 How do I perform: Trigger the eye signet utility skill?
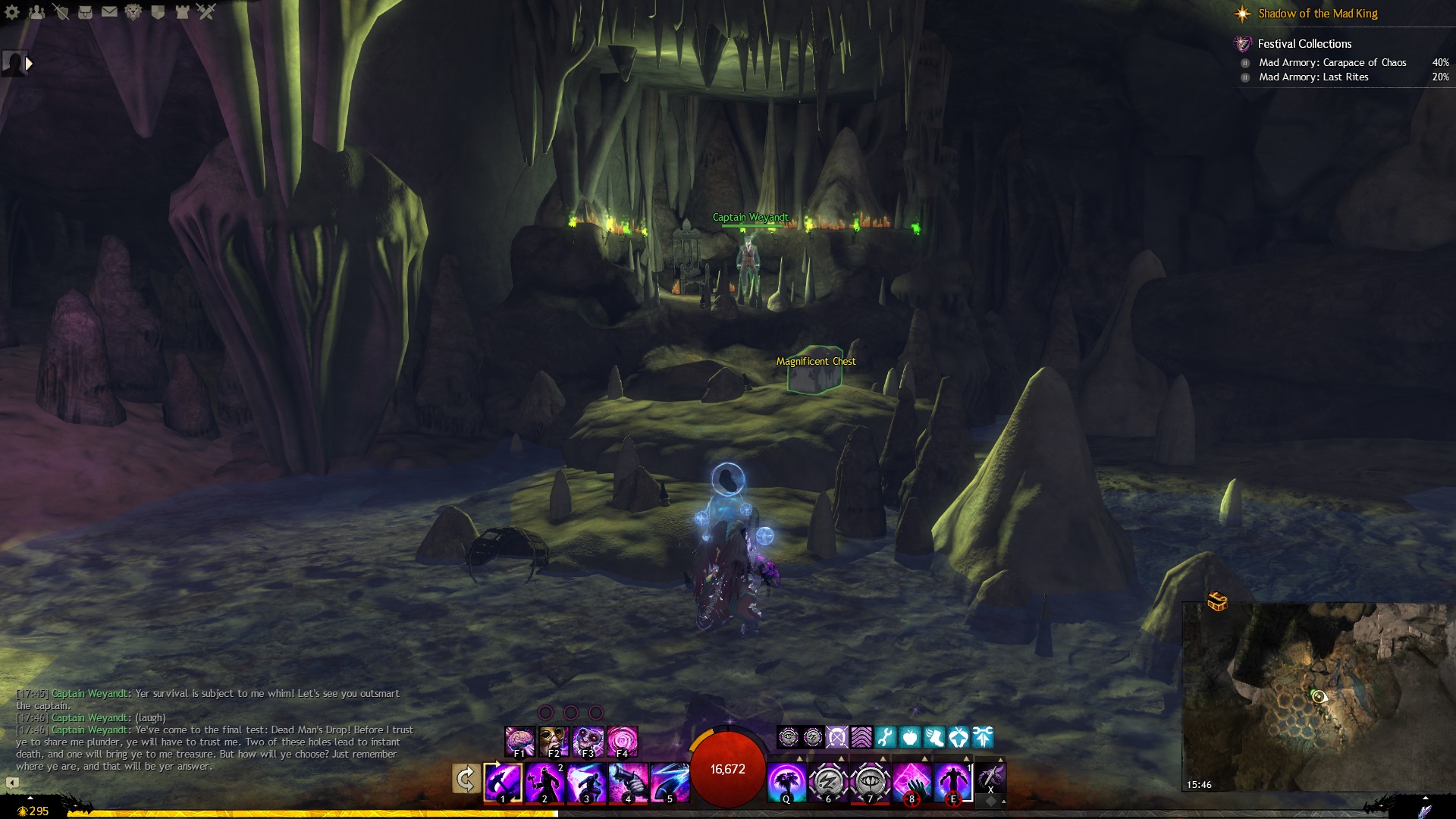[x=870, y=782]
